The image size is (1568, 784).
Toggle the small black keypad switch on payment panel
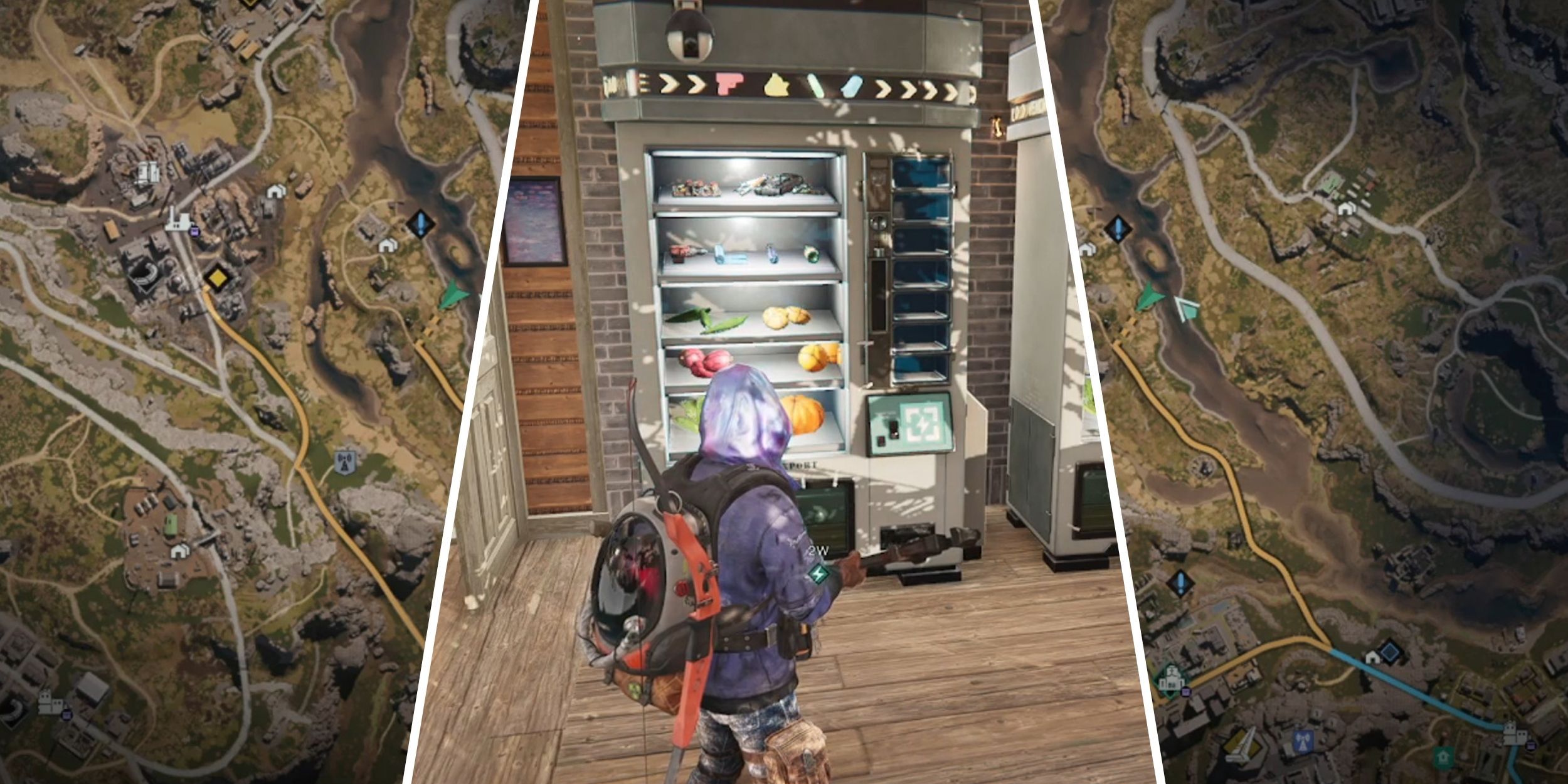tap(893, 428)
